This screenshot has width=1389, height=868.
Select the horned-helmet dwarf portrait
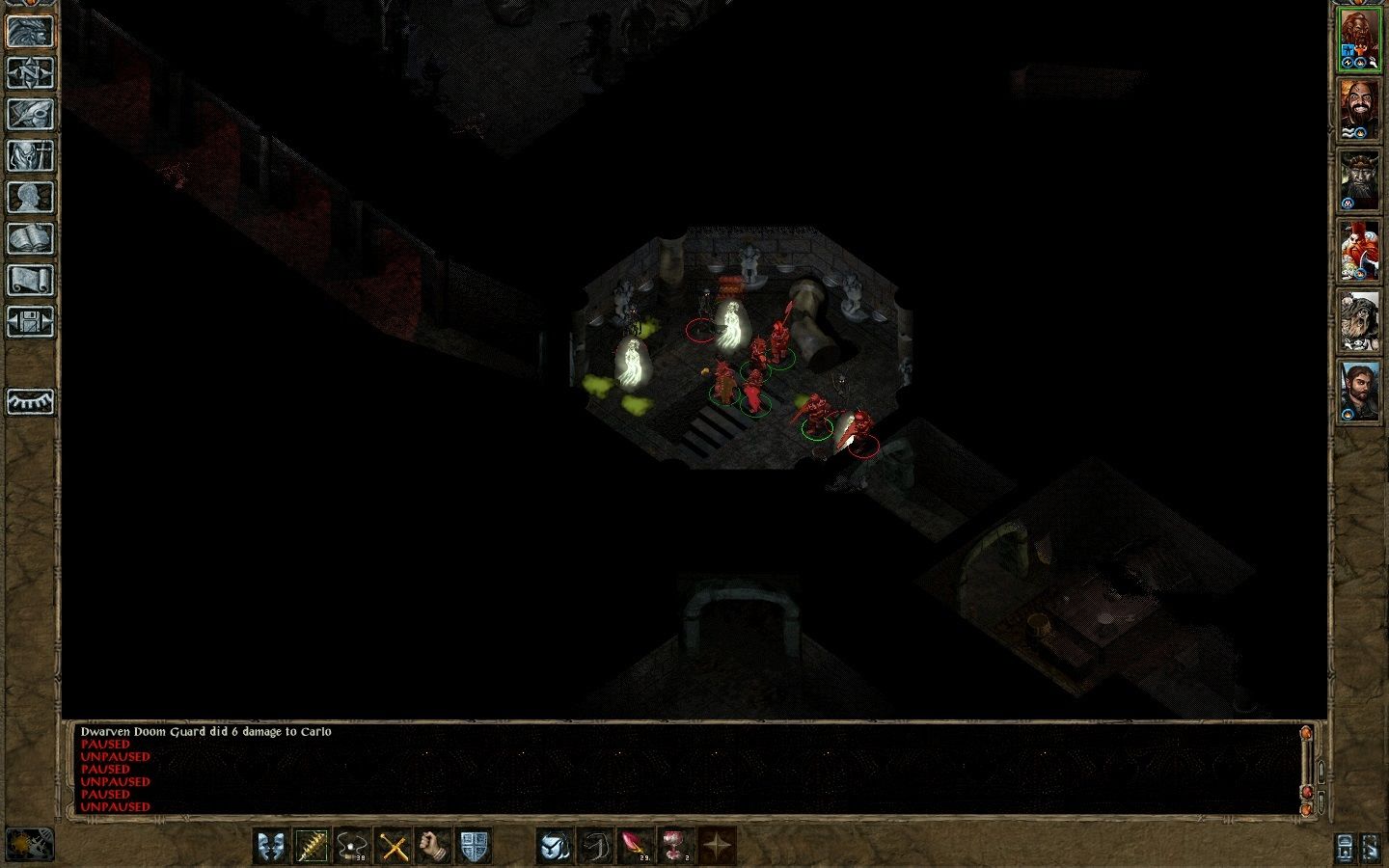click(x=1359, y=181)
